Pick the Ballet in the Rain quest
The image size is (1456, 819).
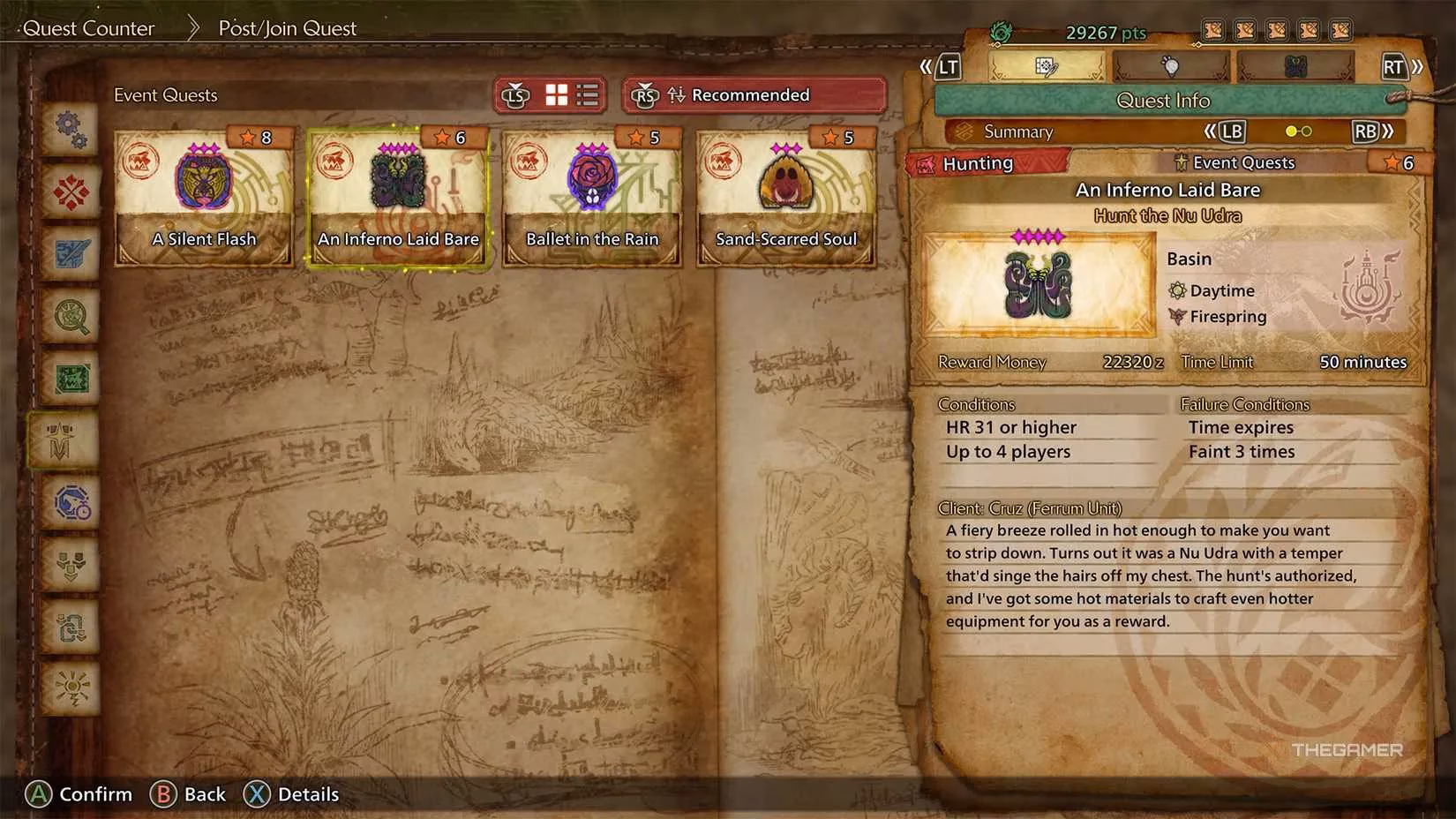tap(592, 197)
